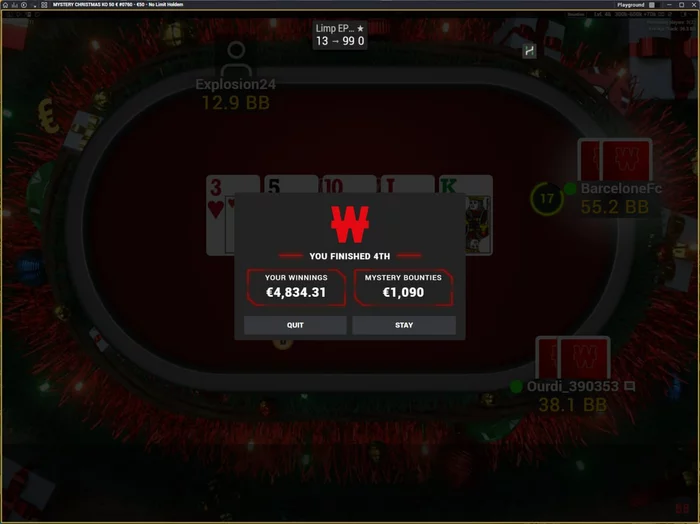
Task: Stay at the table to watch
Action: pos(404,325)
